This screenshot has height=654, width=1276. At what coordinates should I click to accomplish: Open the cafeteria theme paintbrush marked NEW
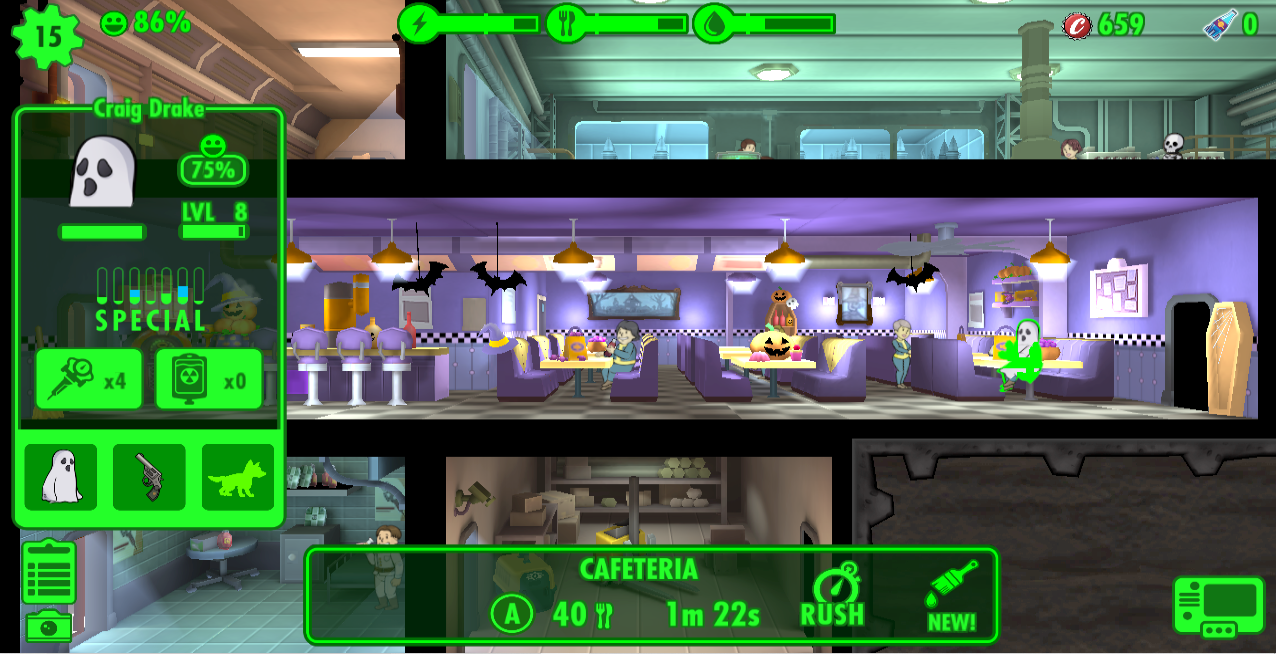pos(952,598)
